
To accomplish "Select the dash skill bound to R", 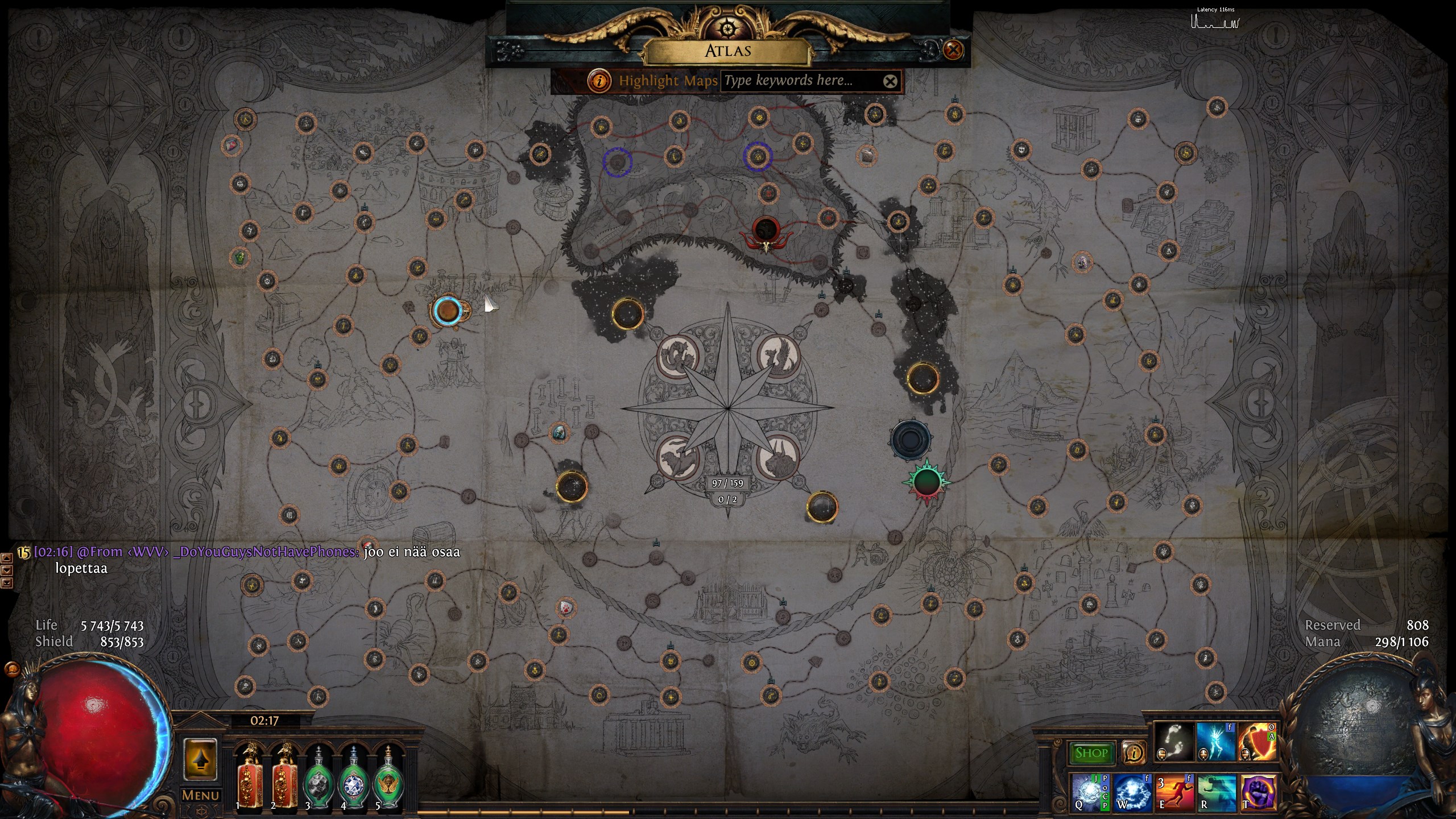I will (x=1217, y=791).
